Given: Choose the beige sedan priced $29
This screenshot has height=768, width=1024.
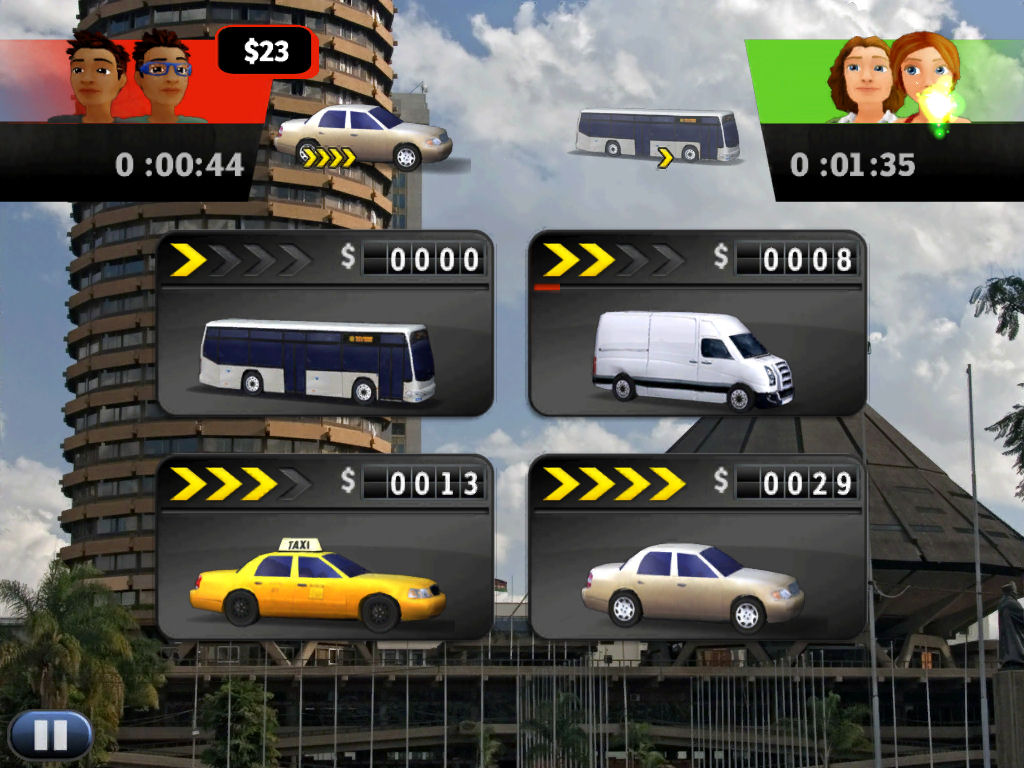Looking at the screenshot, I should pyautogui.click(x=697, y=548).
